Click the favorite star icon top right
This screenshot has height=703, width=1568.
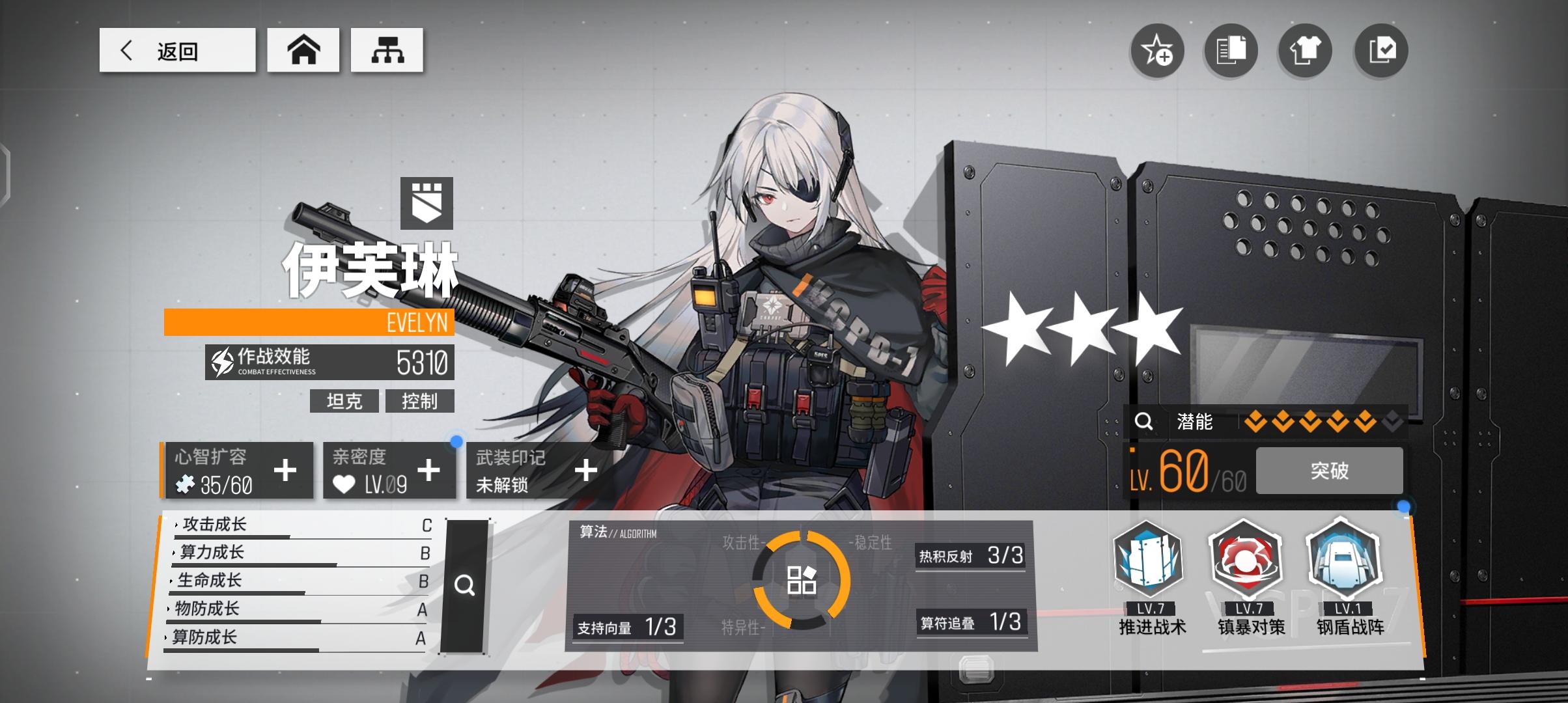point(1156,51)
